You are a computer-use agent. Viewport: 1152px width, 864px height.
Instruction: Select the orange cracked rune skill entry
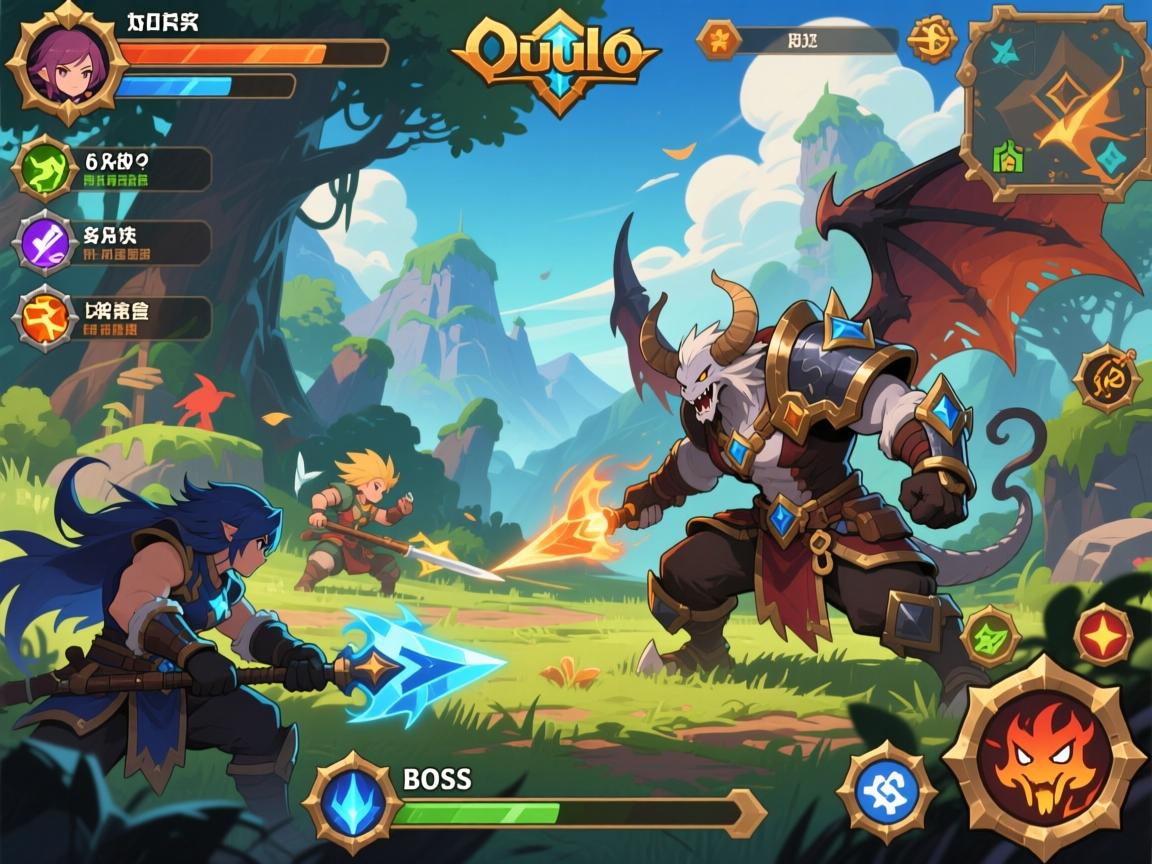[x=45, y=318]
